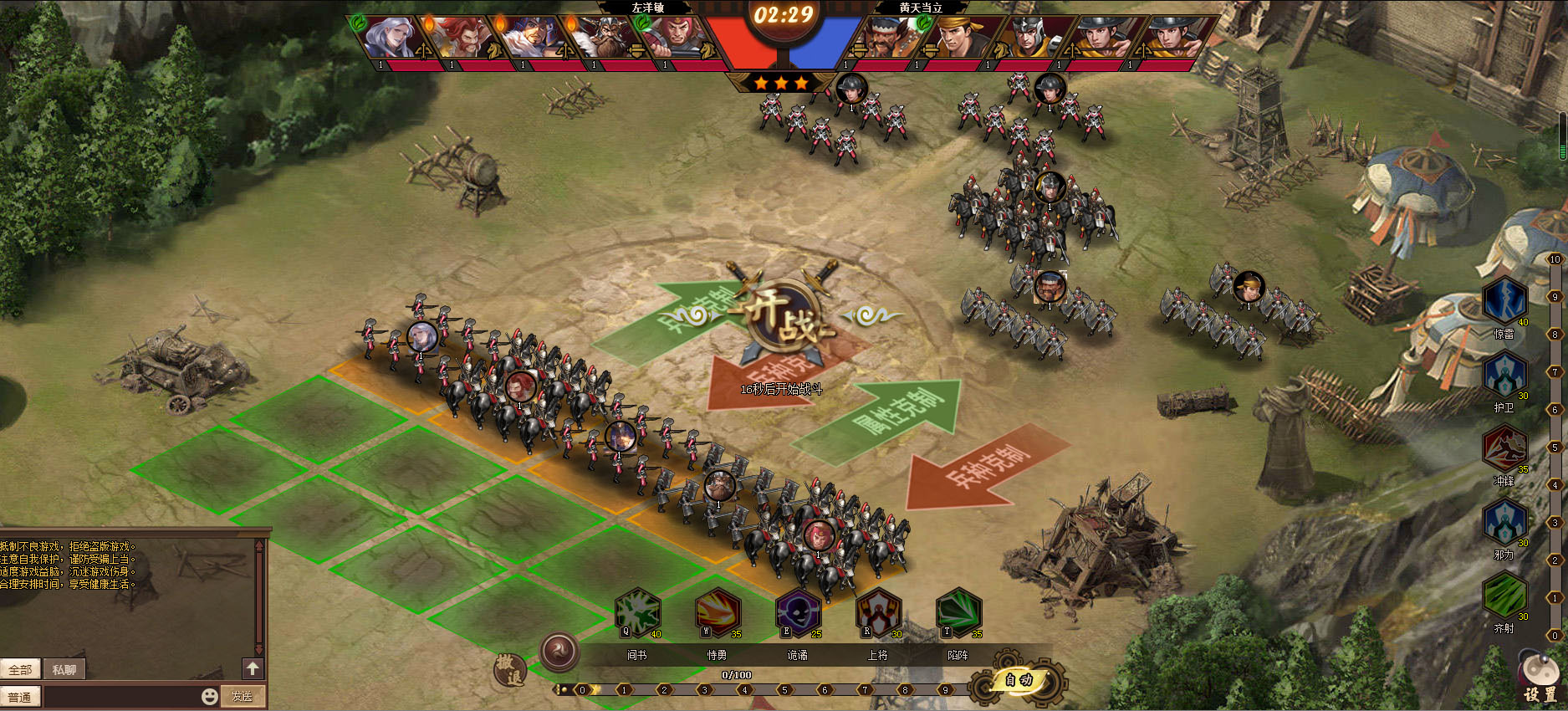This screenshot has width=1568, height=711.
Task: Use the 恃勇 flame skill
Action: [x=718, y=613]
